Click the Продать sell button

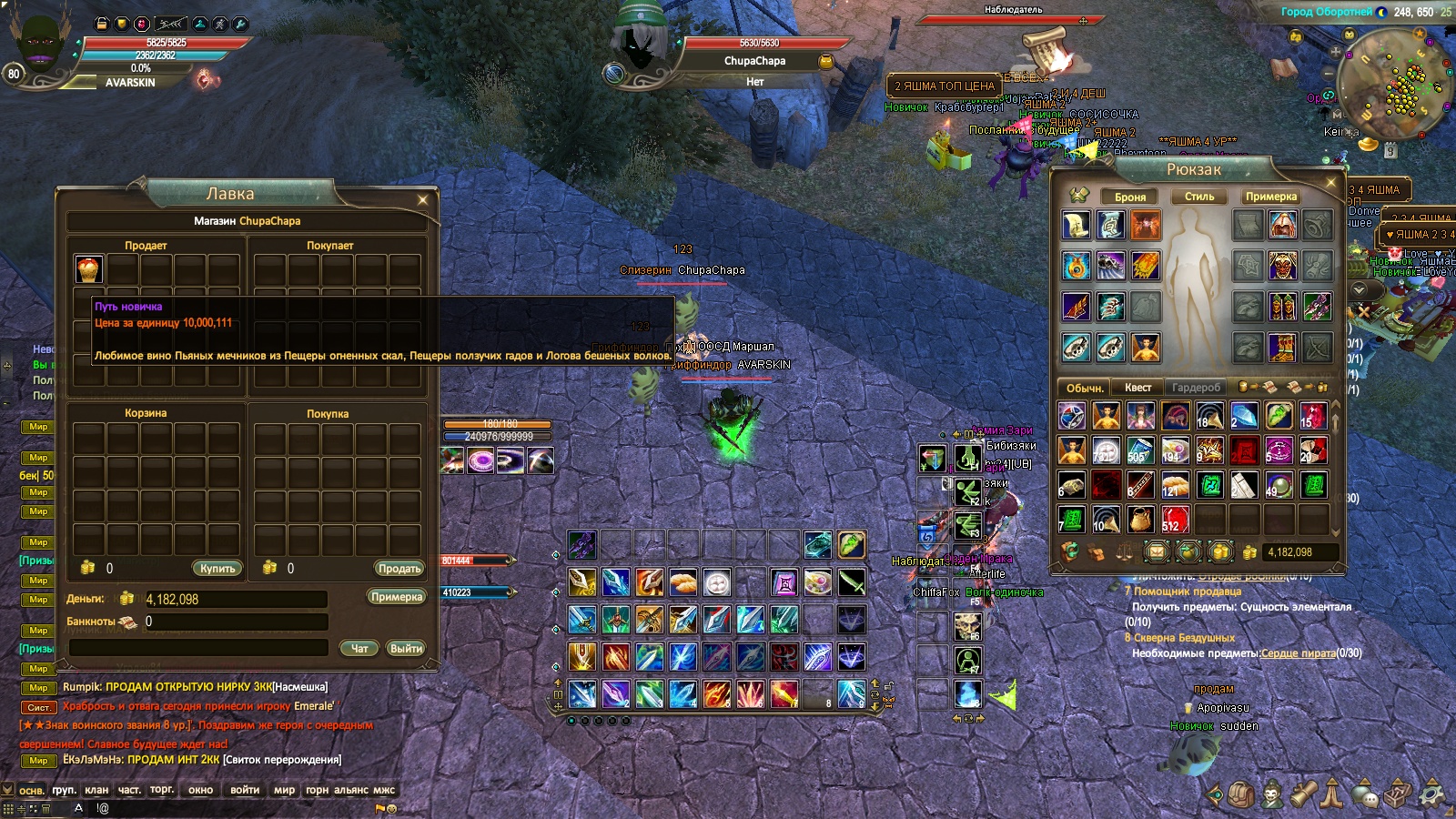point(399,568)
